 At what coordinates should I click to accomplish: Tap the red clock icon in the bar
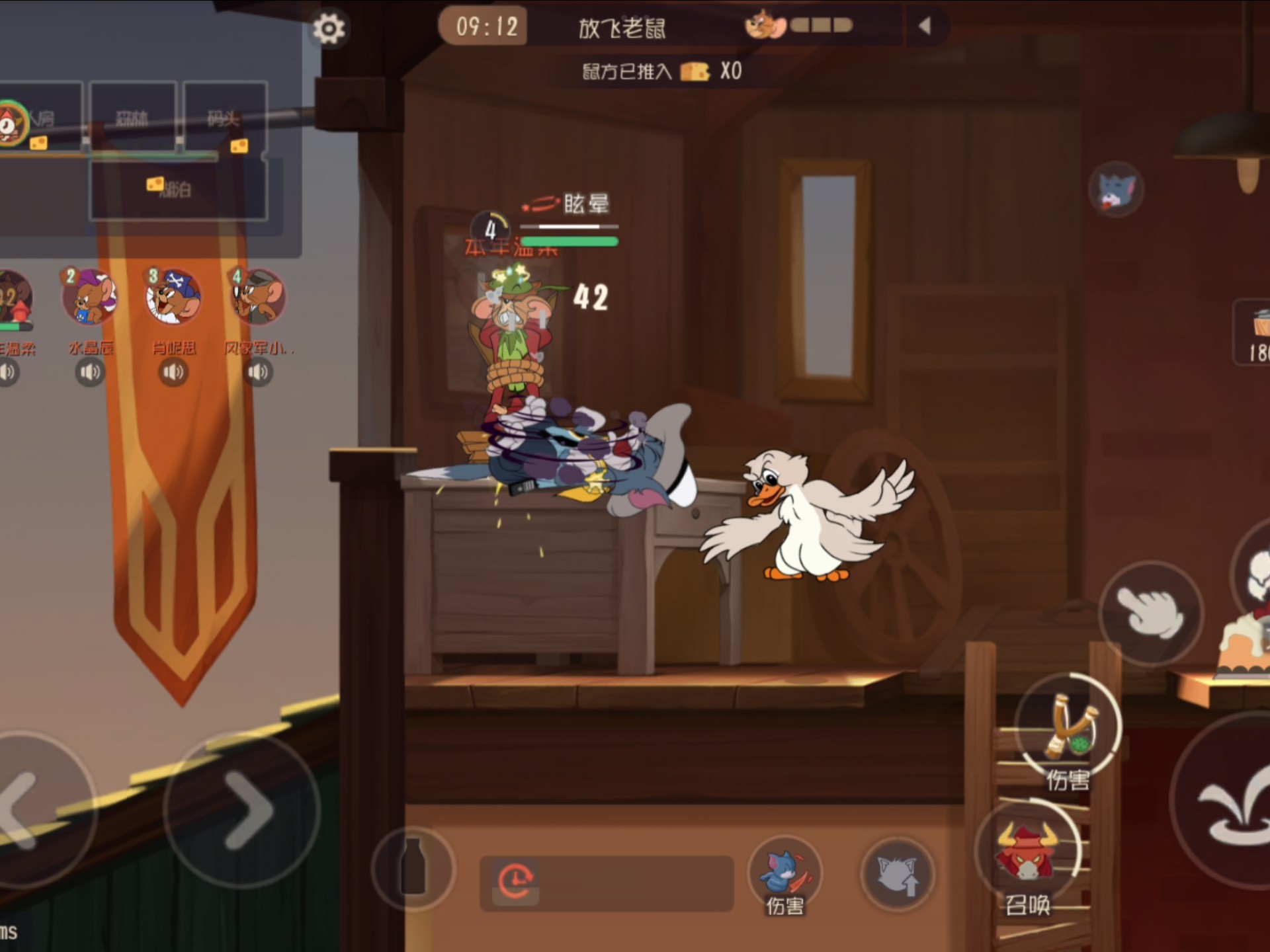pyautogui.click(x=516, y=882)
